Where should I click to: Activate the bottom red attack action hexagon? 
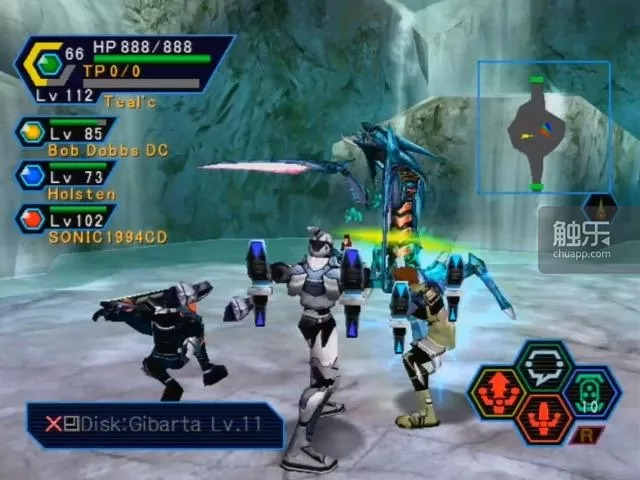point(543,419)
